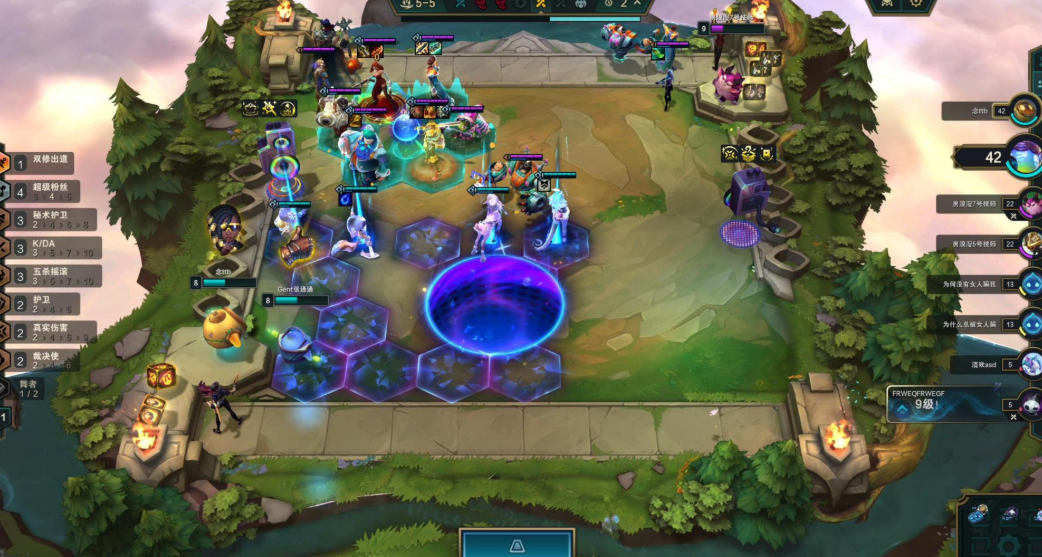
Task: Show the 真实伤害 trait info
Action: pyautogui.click(x=50, y=332)
